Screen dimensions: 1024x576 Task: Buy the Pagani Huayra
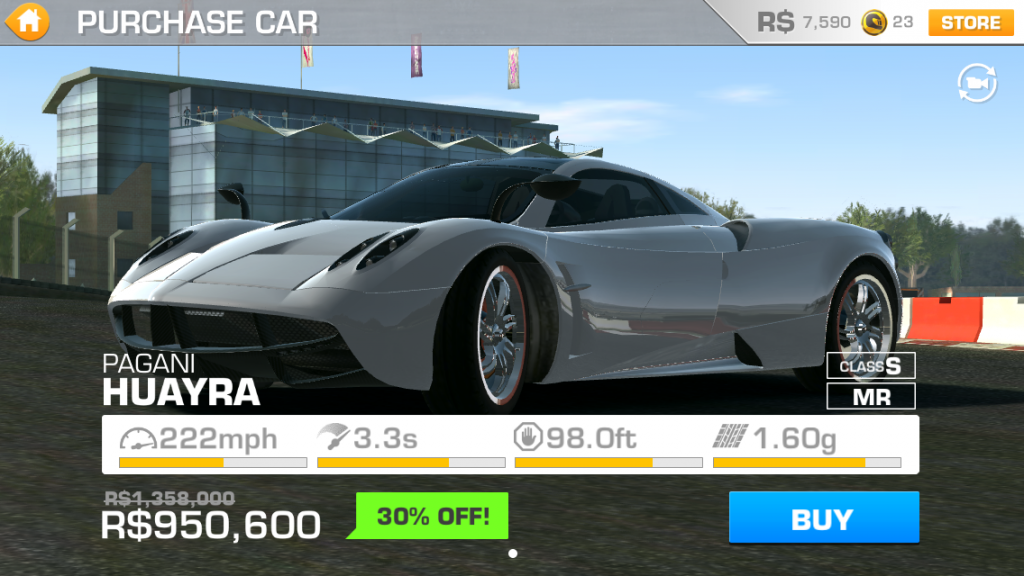coord(823,518)
